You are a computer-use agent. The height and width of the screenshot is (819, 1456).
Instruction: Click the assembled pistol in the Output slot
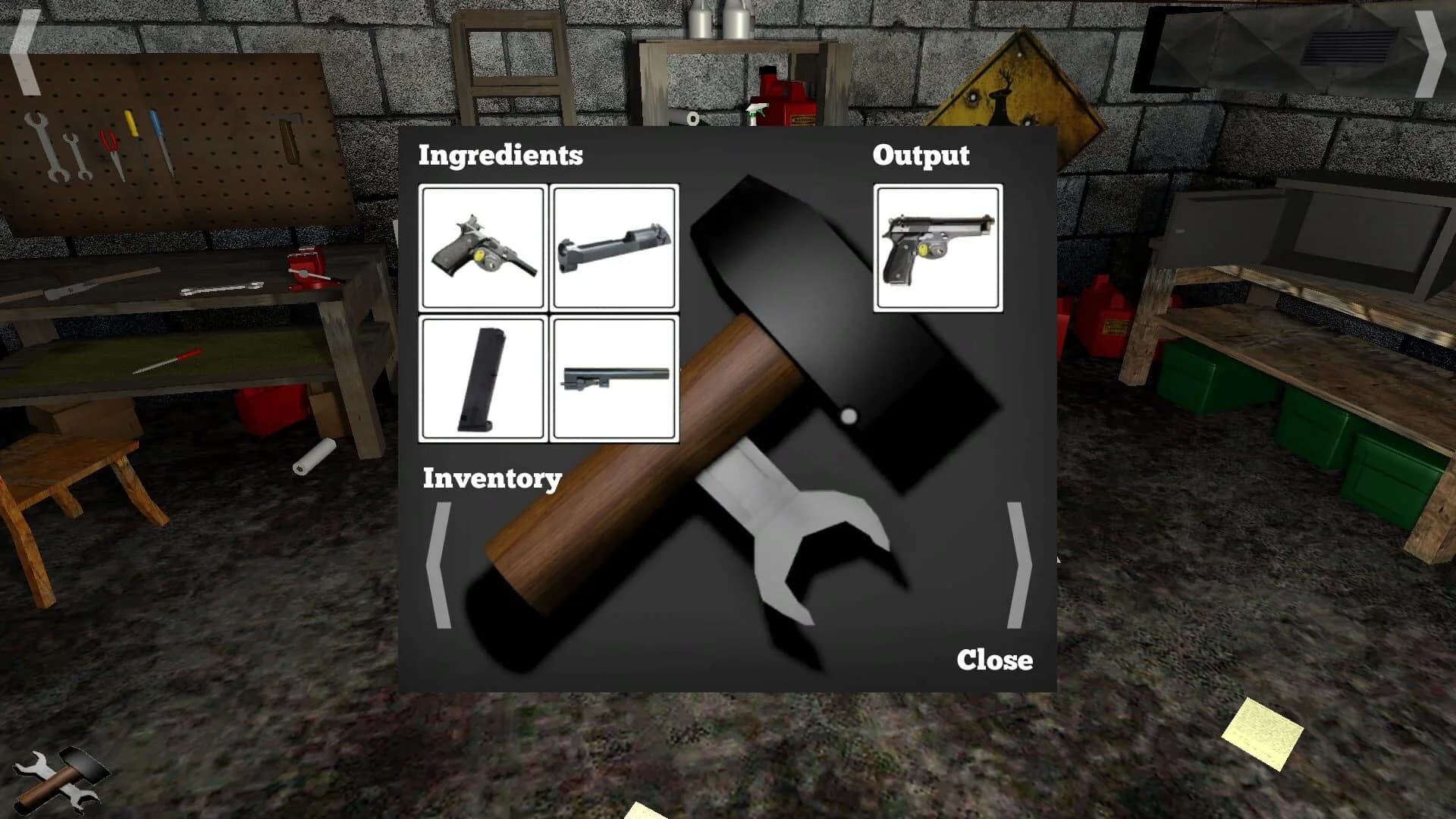(x=937, y=248)
